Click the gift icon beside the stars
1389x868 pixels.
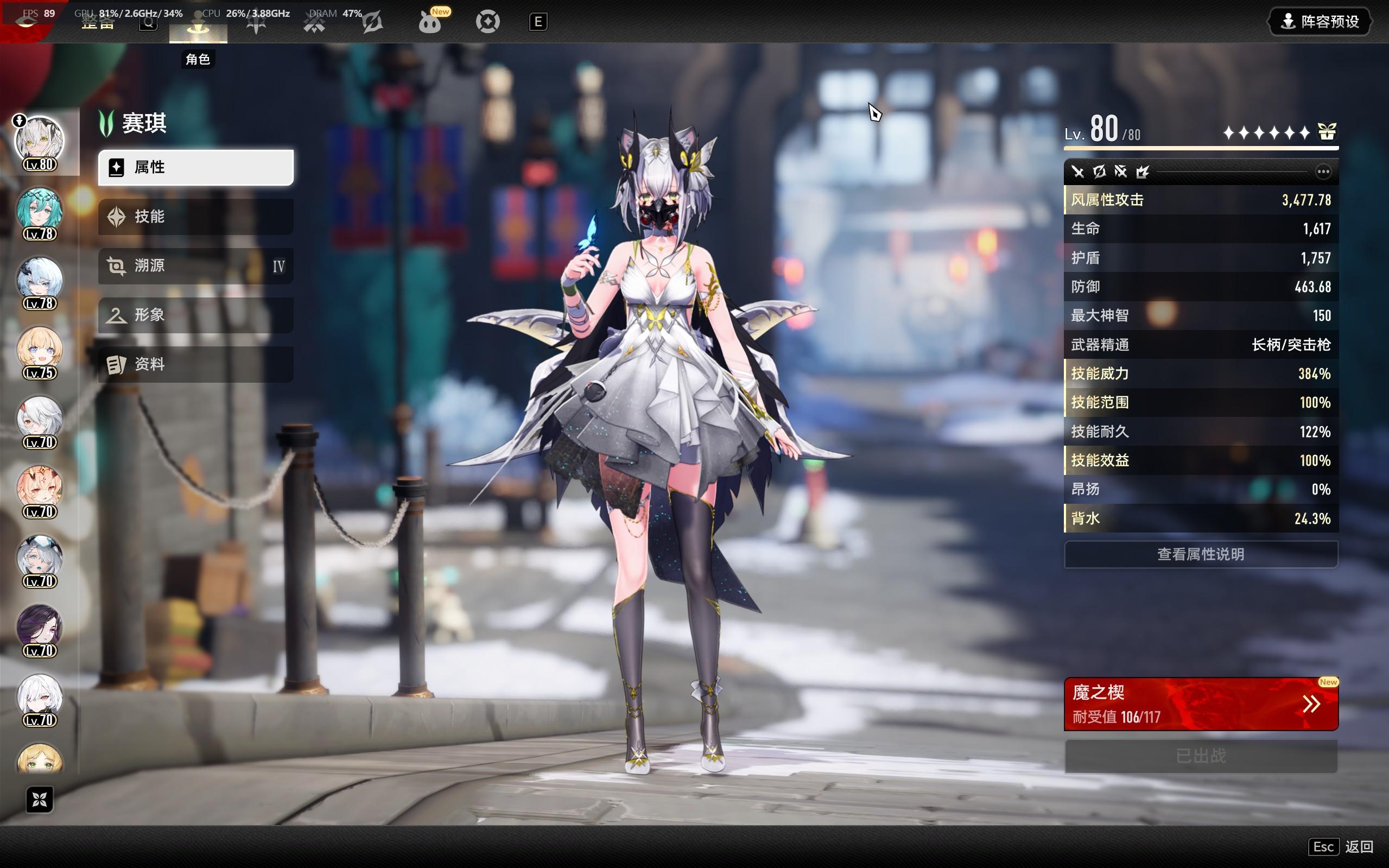coord(1327,132)
